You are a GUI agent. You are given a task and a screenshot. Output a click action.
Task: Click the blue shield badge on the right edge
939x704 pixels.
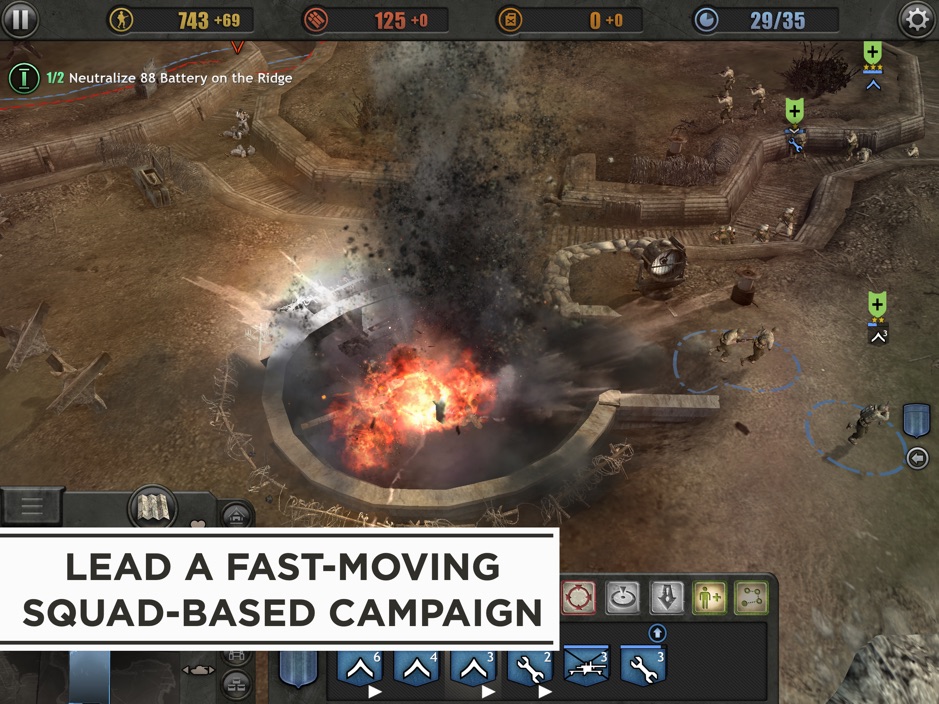coord(916,421)
